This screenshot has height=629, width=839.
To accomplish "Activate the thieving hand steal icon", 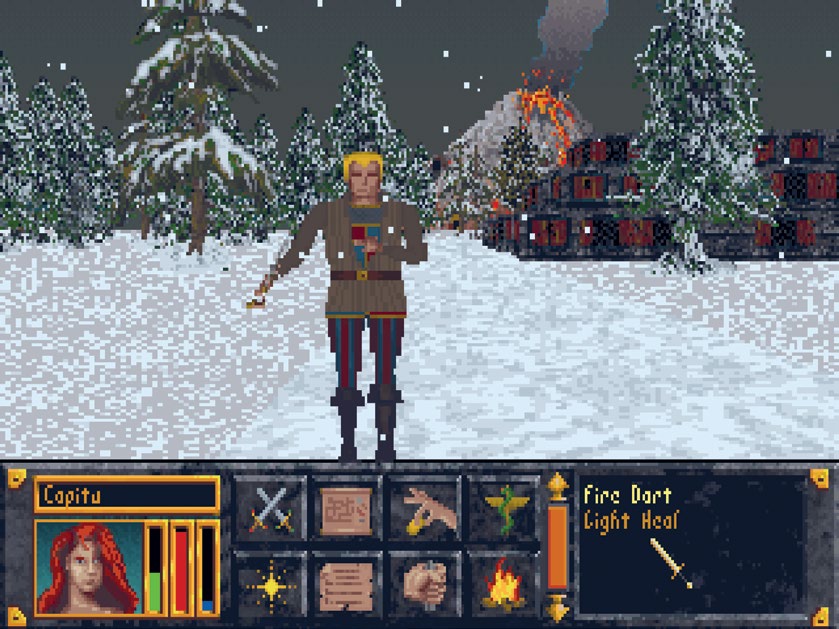I will (424, 508).
